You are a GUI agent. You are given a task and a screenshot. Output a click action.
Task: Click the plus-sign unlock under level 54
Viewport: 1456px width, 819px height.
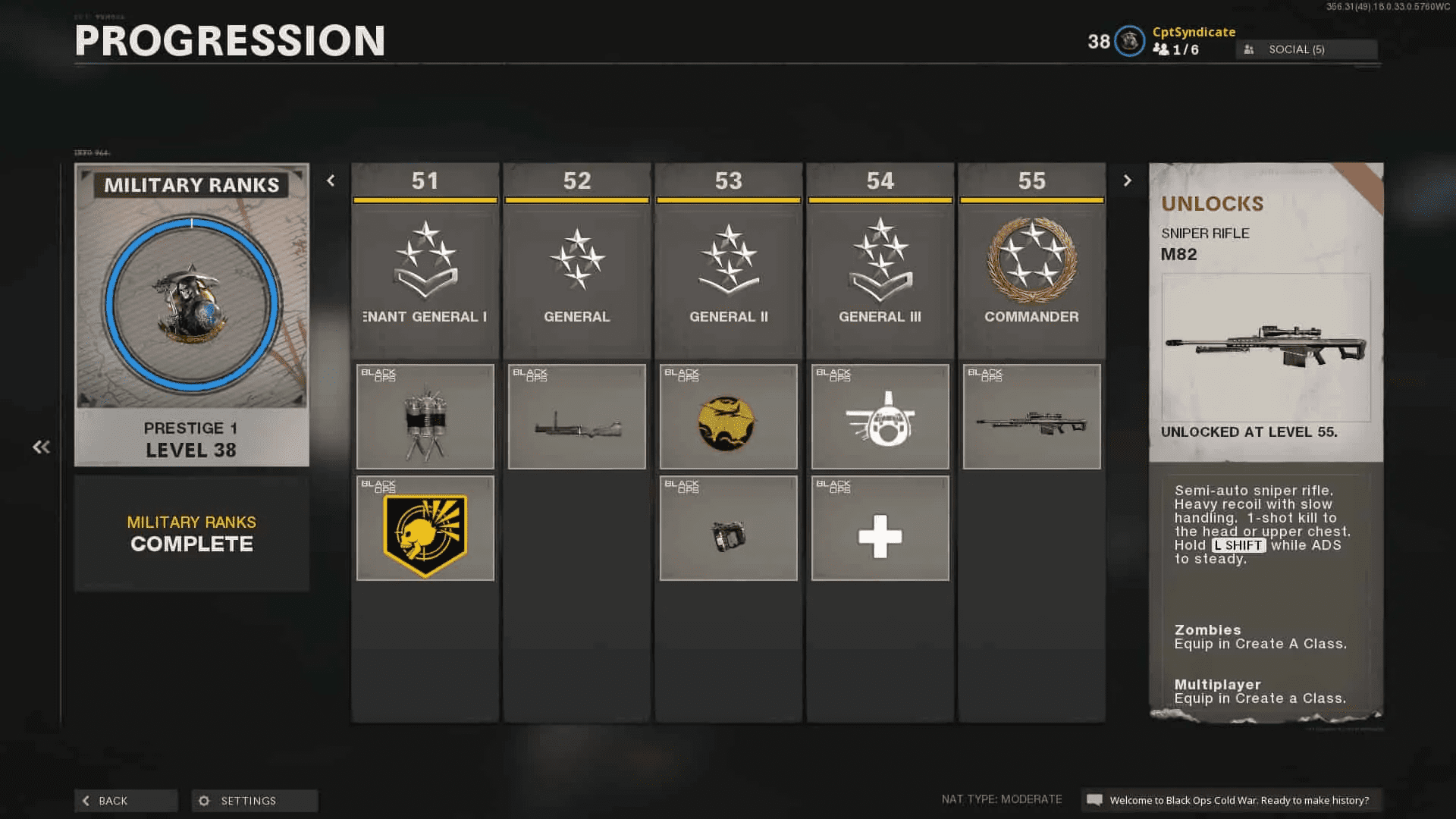[880, 529]
